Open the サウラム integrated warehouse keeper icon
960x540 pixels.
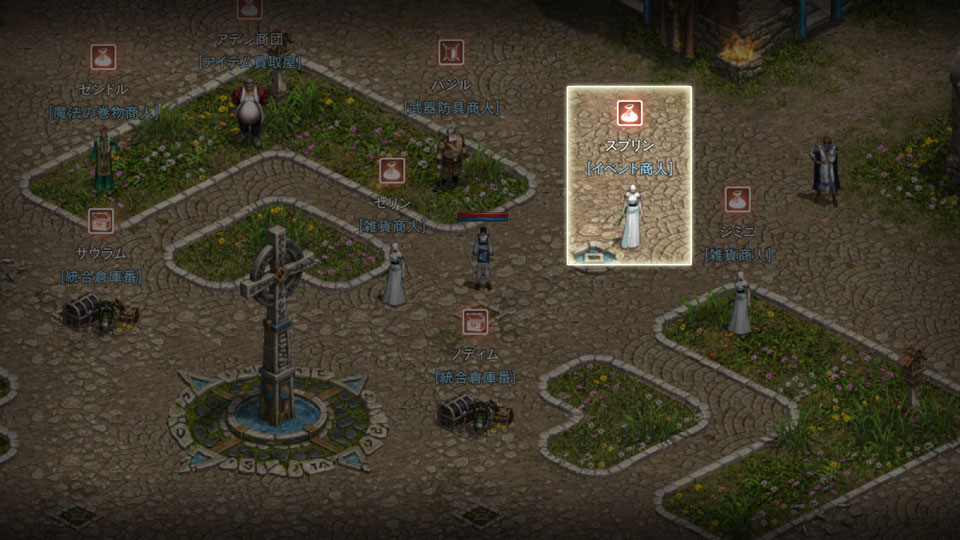[x=100, y=221]
